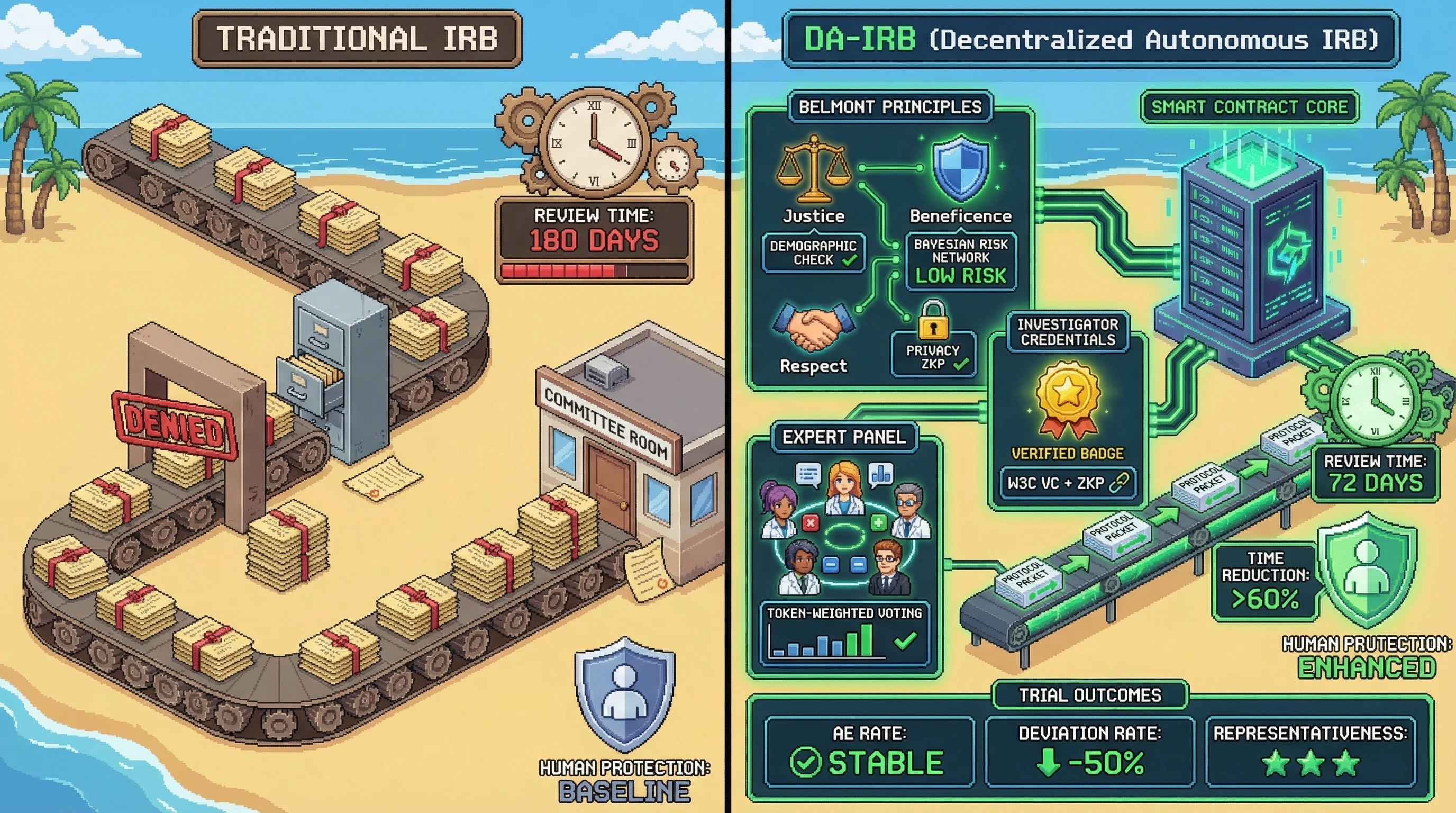Open the Belmont Principles header tab
This screenshot has height=813, width=1456.
pos(890,107)
